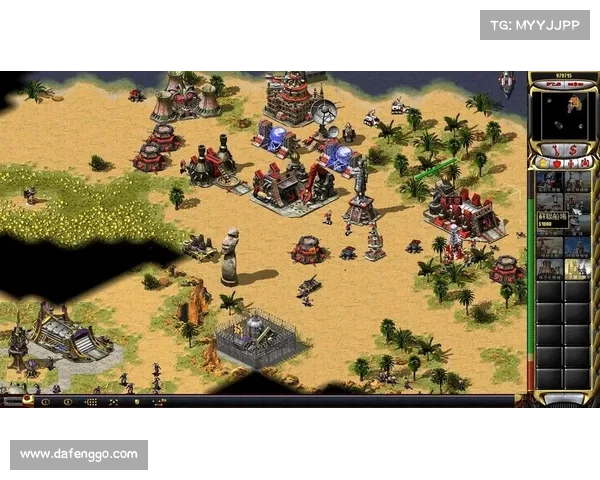
Task: Click the four-arrow deploy icon
Action: pos(113,401)
